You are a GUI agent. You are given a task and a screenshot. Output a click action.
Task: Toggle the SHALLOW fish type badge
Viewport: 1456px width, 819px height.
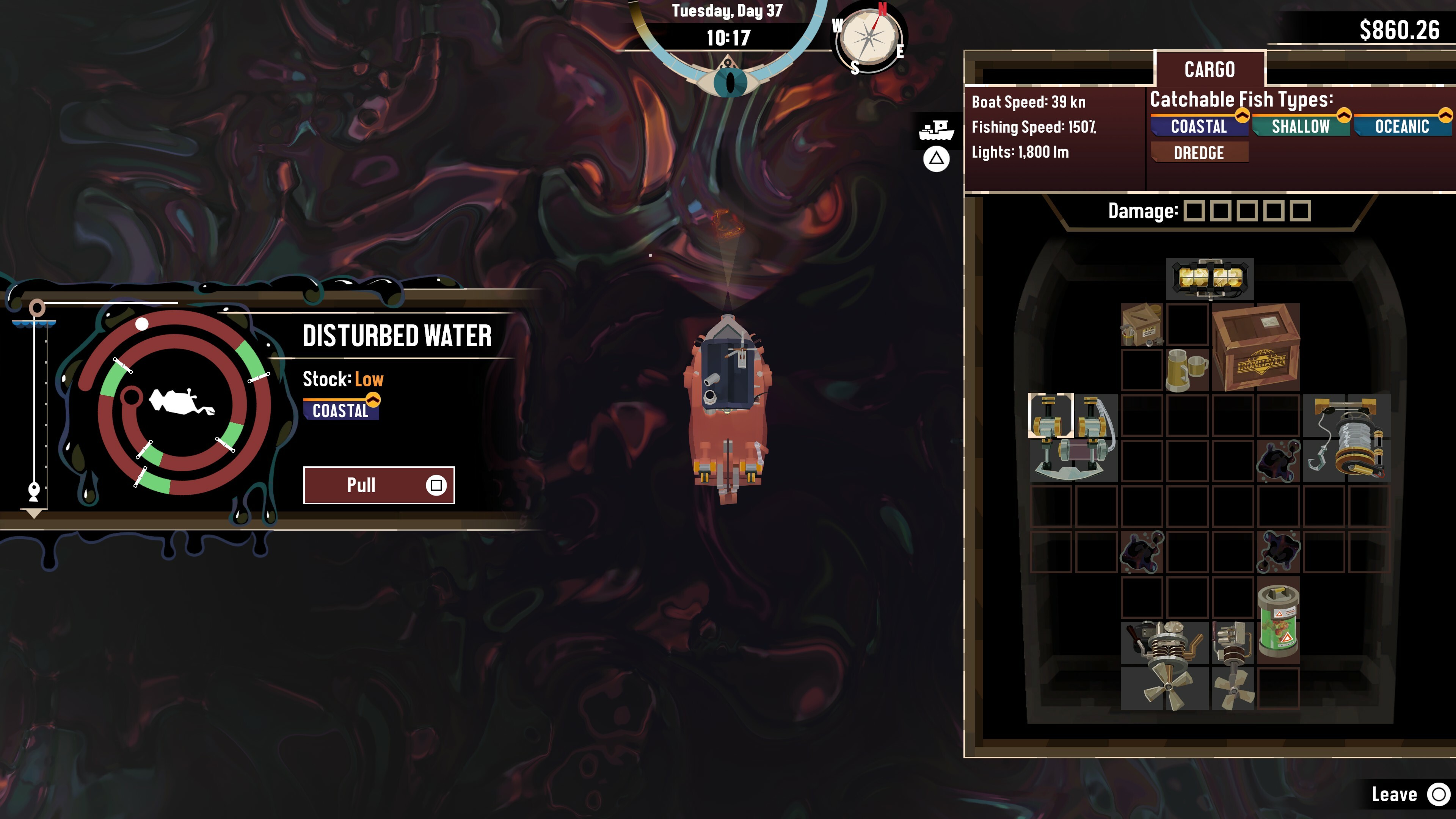click(1300, 127)
